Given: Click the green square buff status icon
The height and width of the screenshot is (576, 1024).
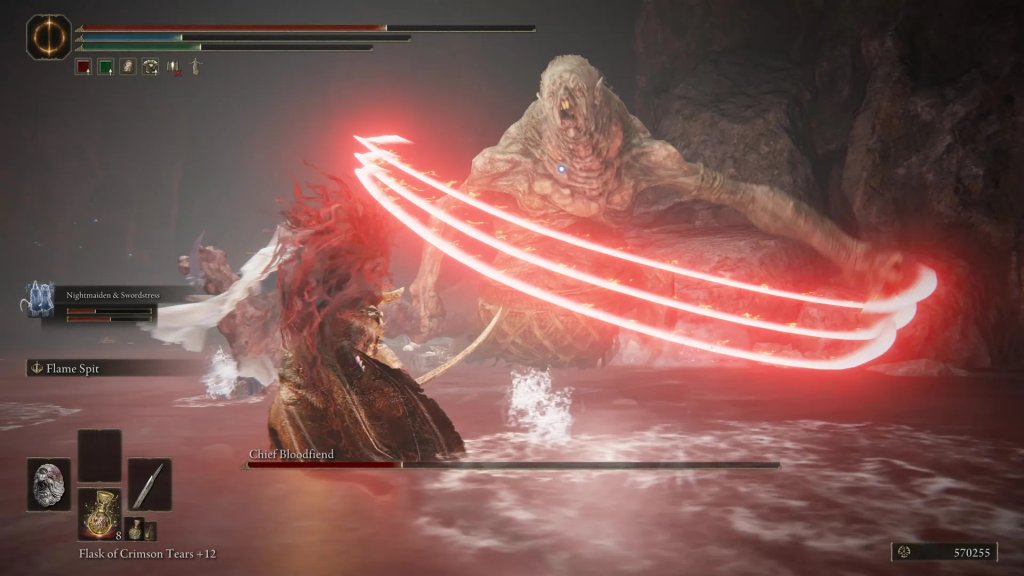Looking at the screenshot, I should coord(105,67).
